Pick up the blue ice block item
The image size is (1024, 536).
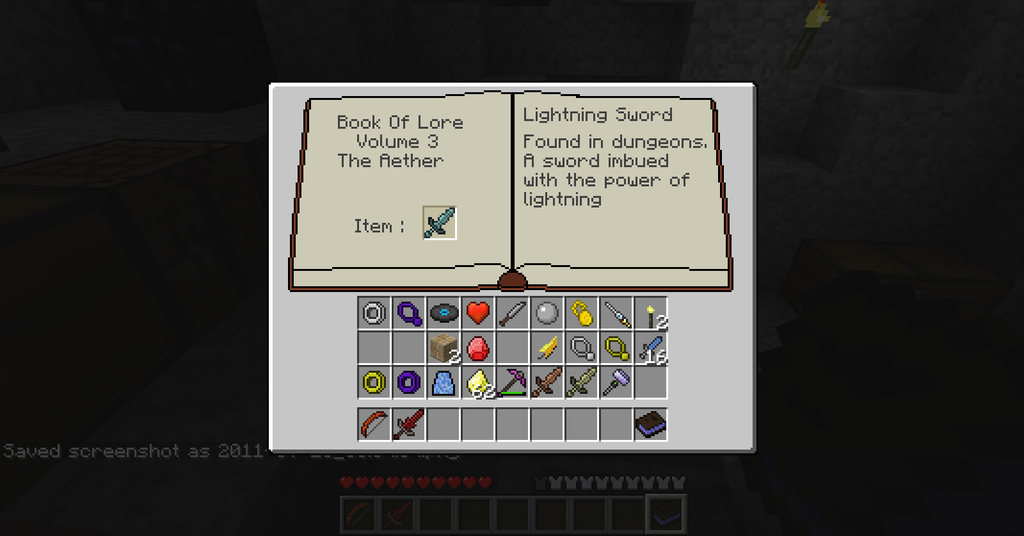coord(443,382)
